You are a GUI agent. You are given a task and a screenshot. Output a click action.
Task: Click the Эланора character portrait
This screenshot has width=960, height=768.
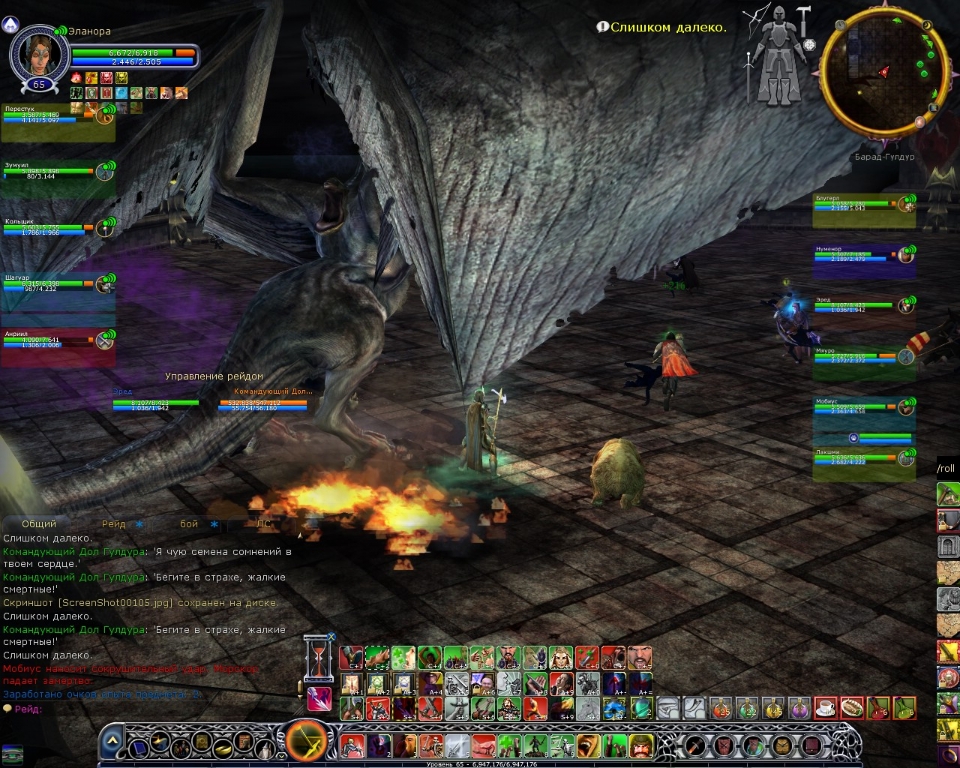pos(35,52)
